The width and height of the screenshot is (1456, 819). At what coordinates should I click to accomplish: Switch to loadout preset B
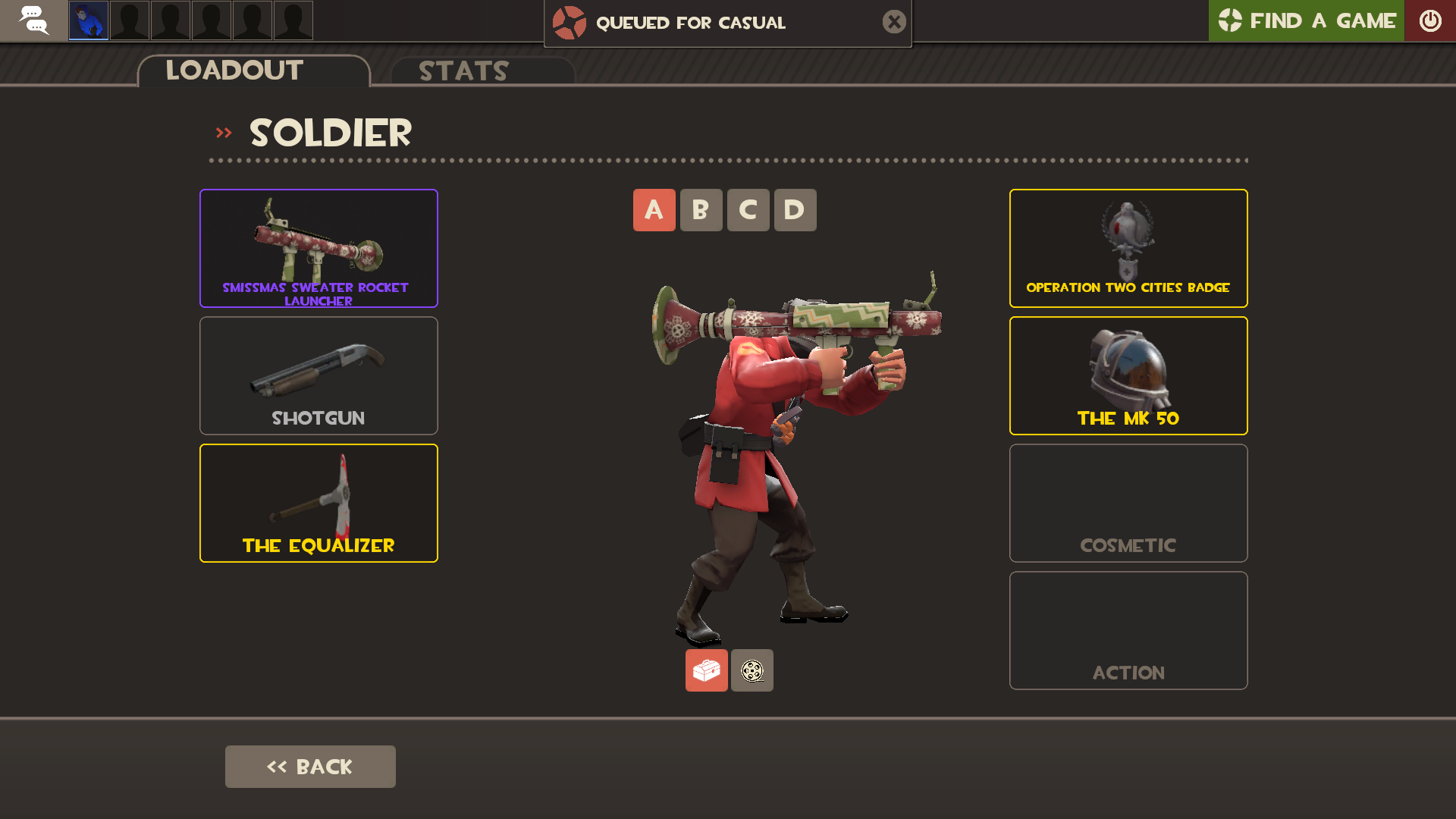click(x=701, y=210)
